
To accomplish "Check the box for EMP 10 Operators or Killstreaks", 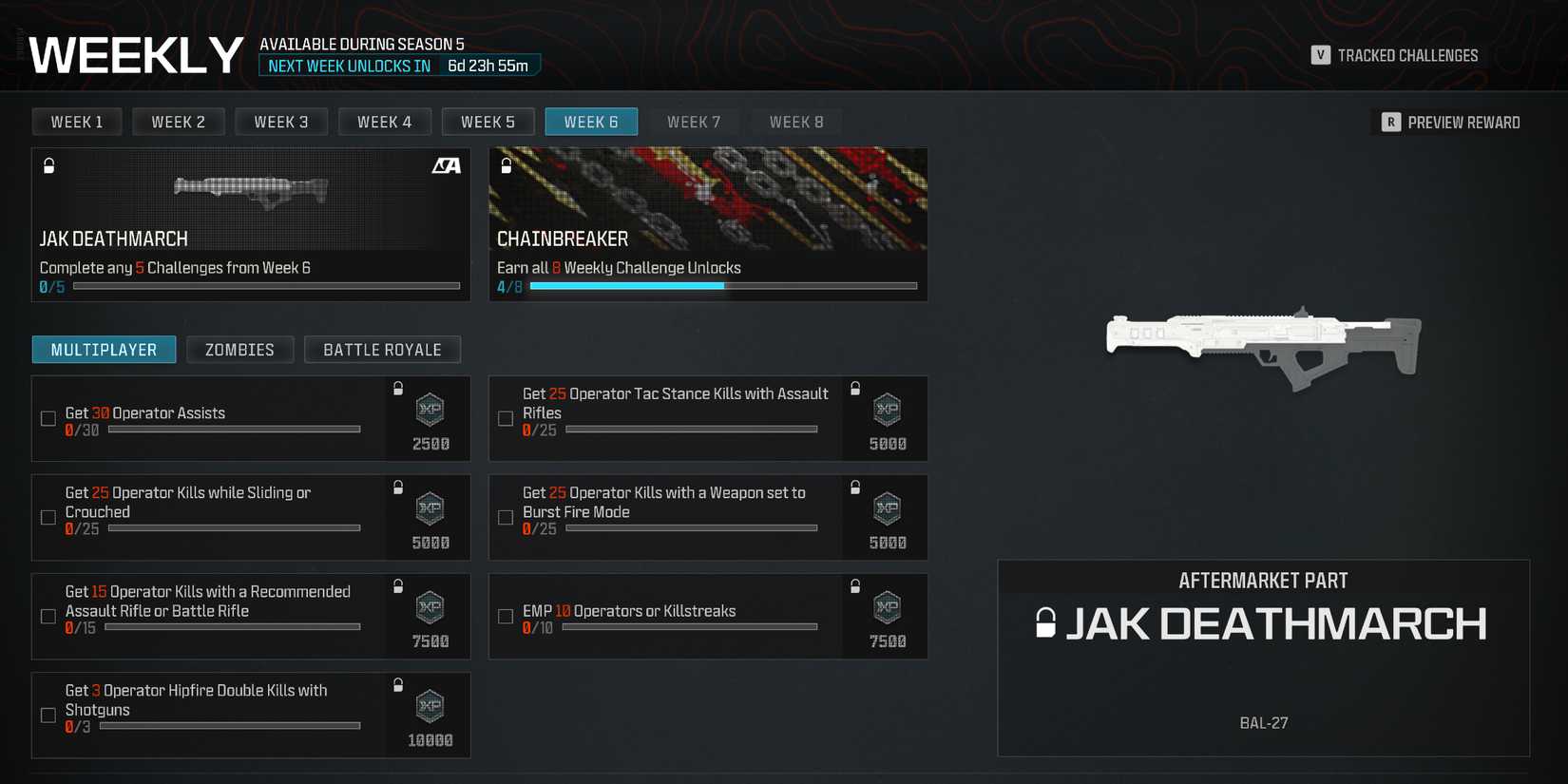I will [x=505, y=616].
